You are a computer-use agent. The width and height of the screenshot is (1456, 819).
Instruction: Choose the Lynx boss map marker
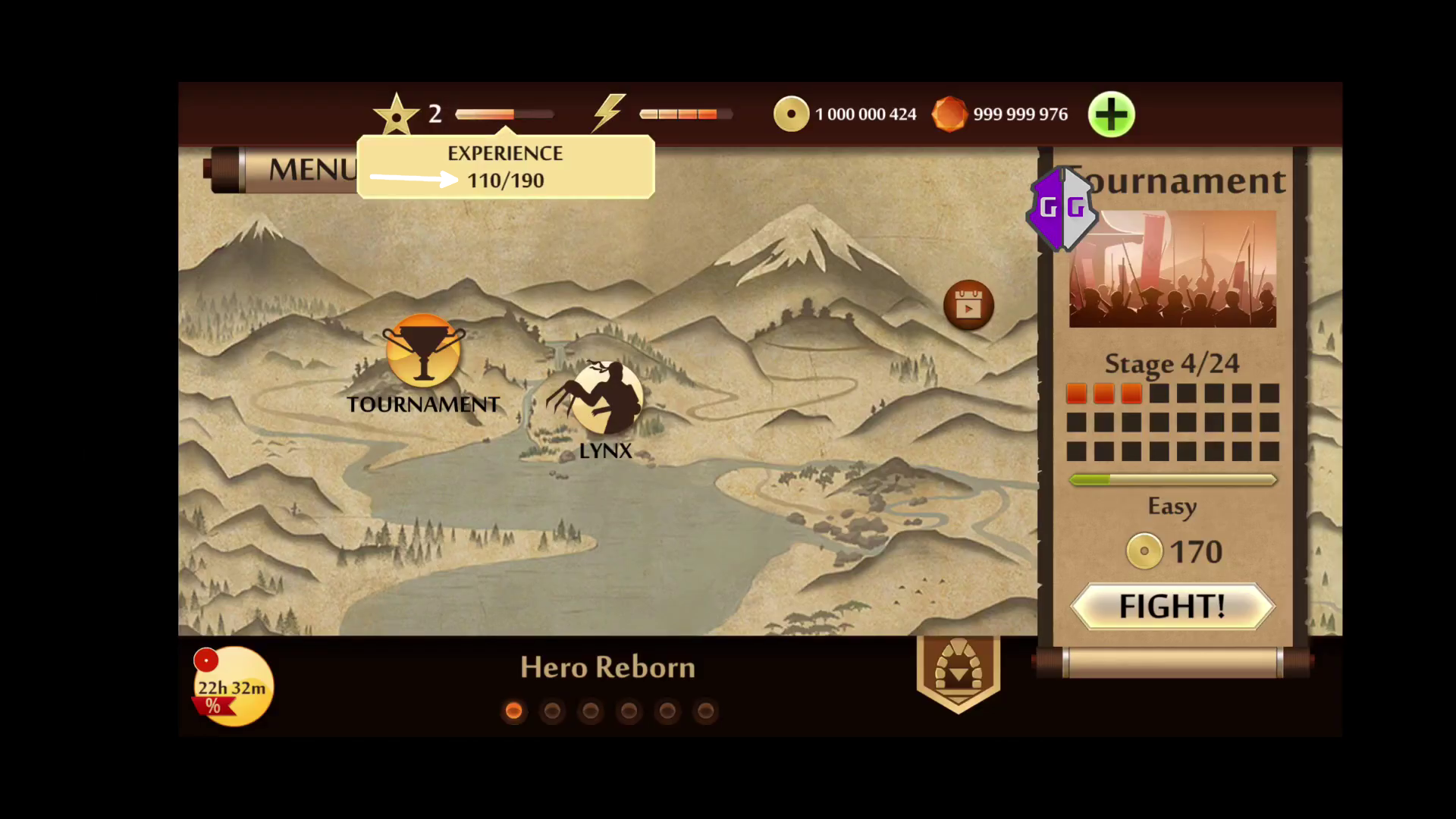(605, 398)
